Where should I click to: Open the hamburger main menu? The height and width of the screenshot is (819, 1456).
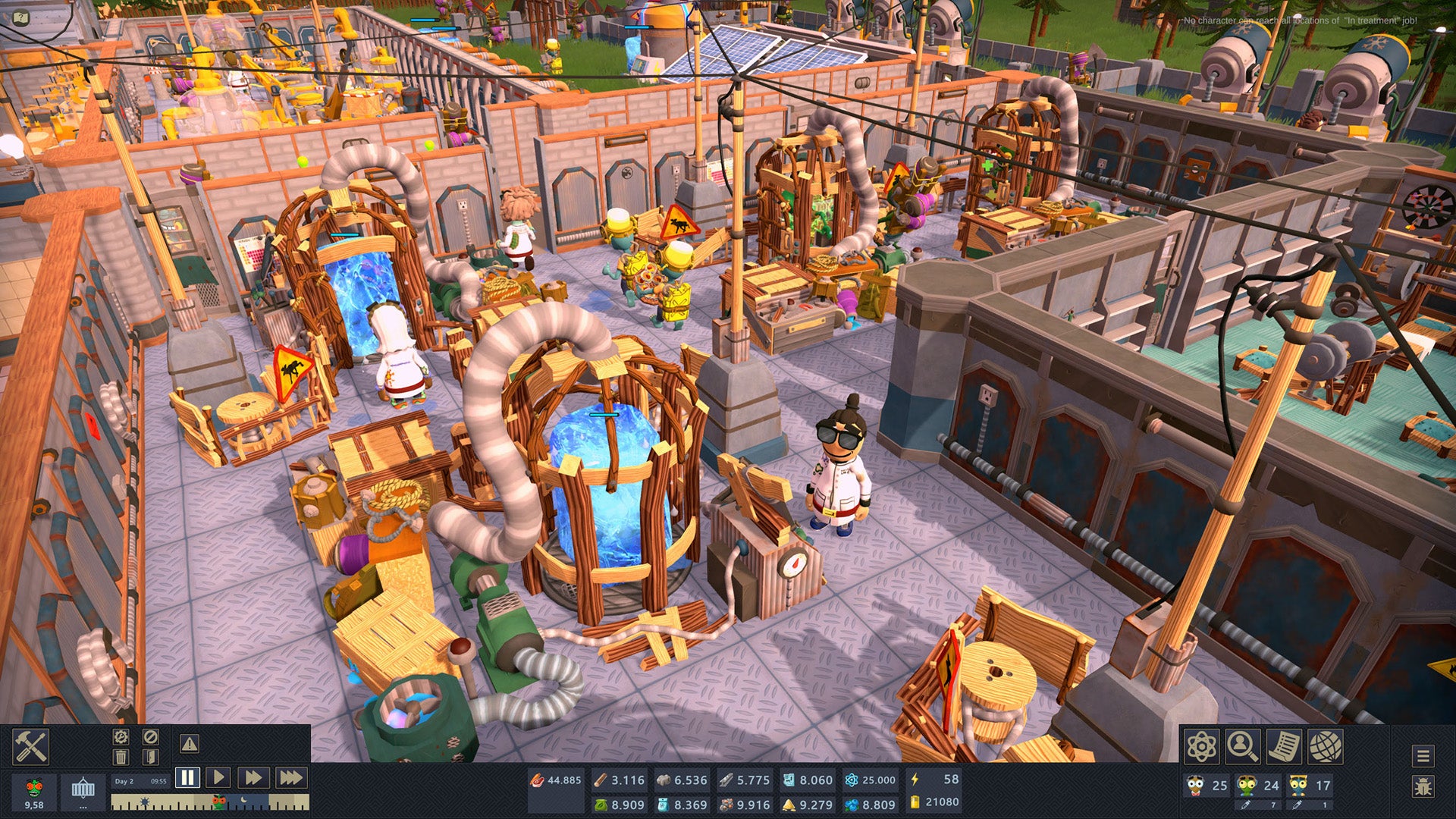pyautogui.click(x=1423, y=756)
